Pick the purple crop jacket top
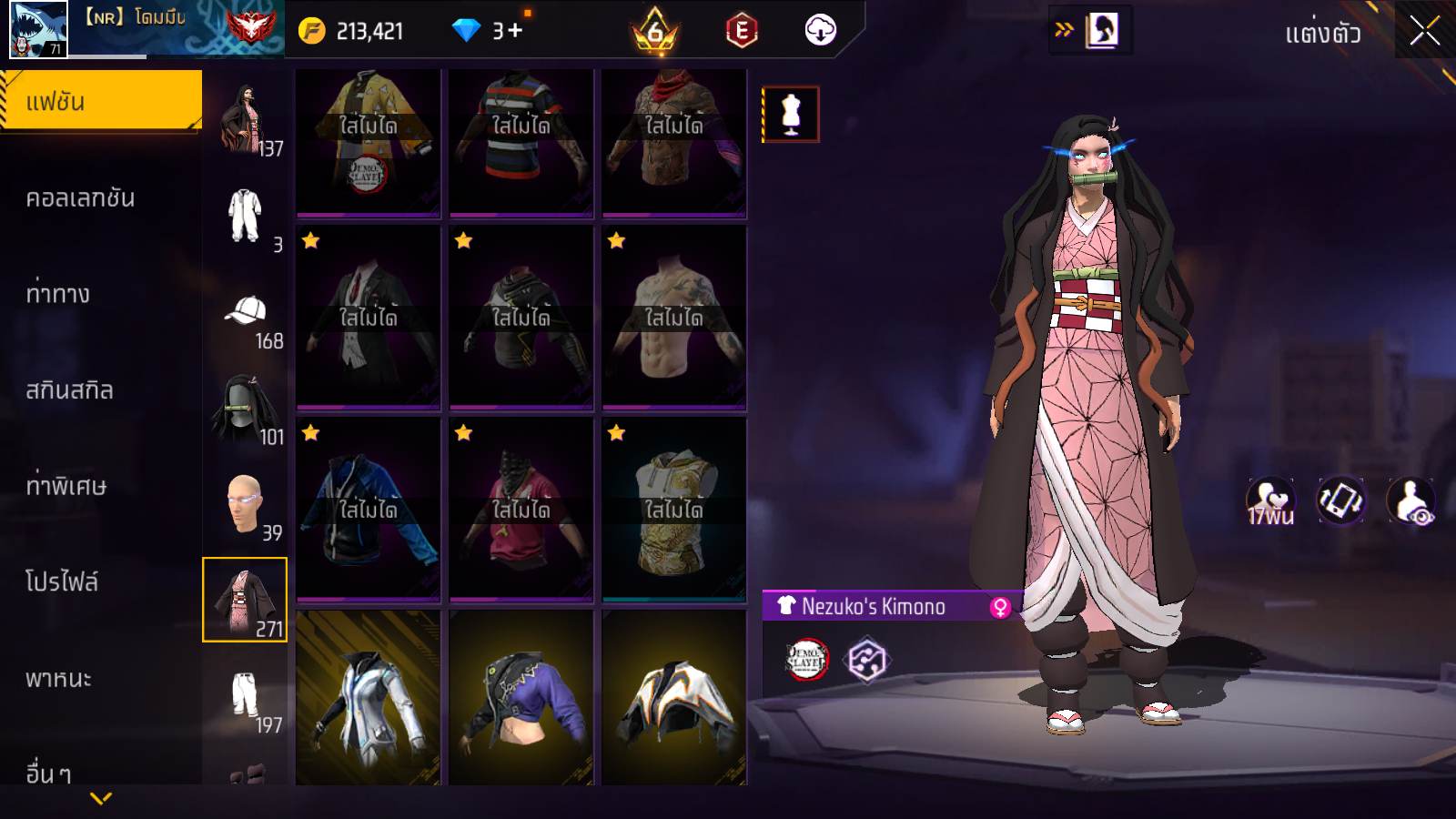The width and height of the screenshot is (1456, 819). pyautogui.click(x=521, y=697)
